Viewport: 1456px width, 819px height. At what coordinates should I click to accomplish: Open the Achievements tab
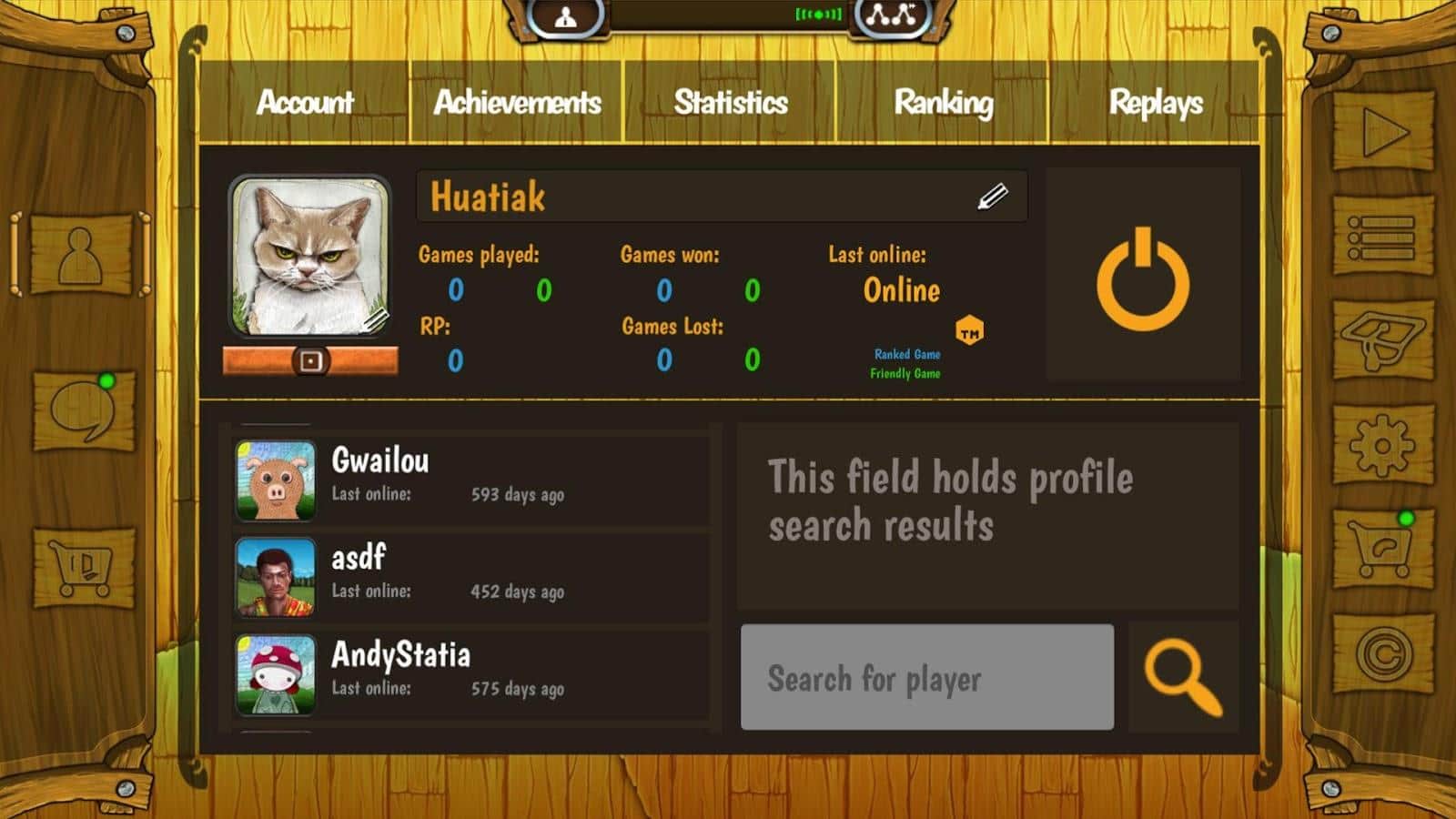point(517,102)
